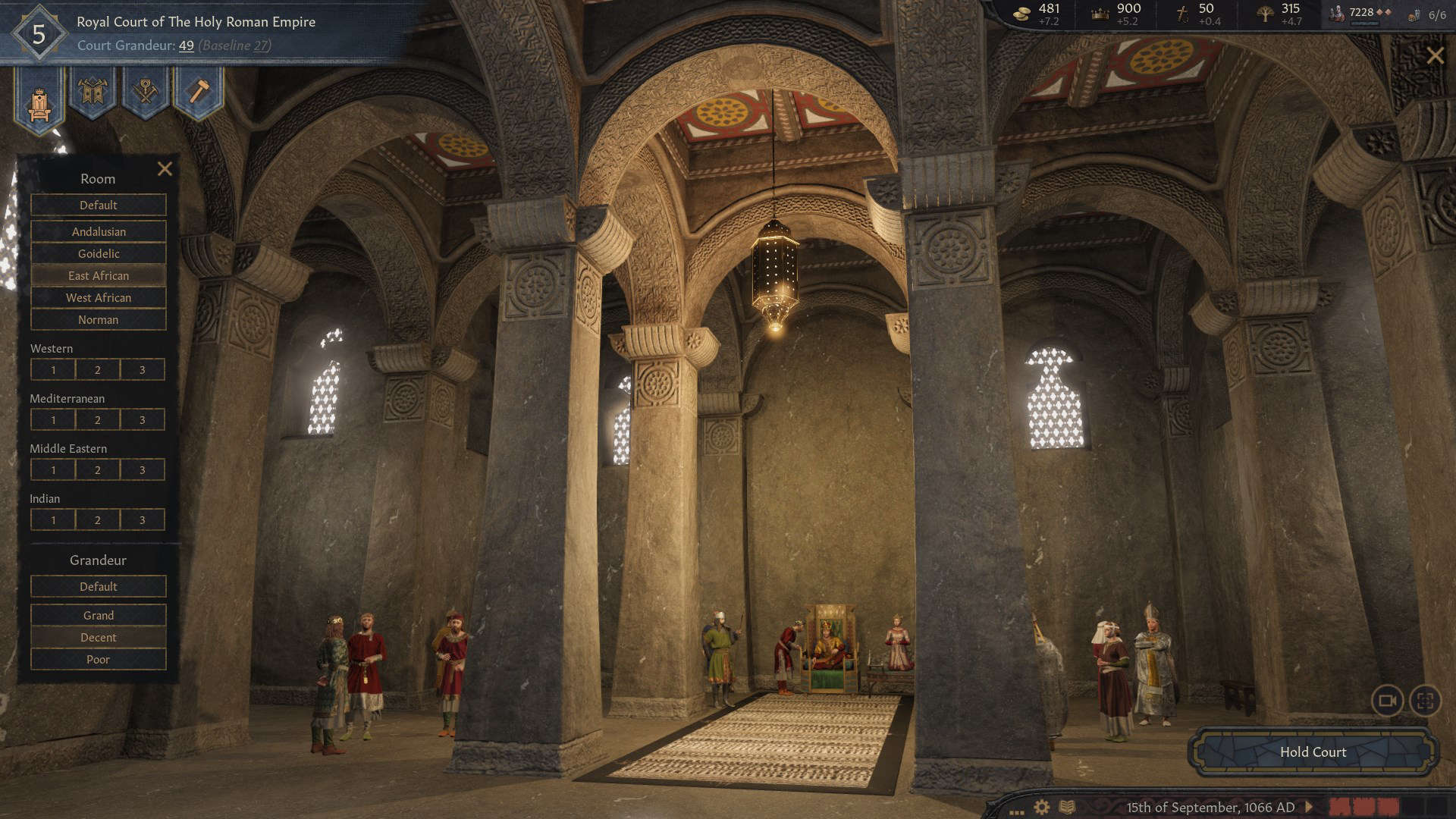
Task: Set Grandeur to Poor
Action: click(x=98, y=659)
